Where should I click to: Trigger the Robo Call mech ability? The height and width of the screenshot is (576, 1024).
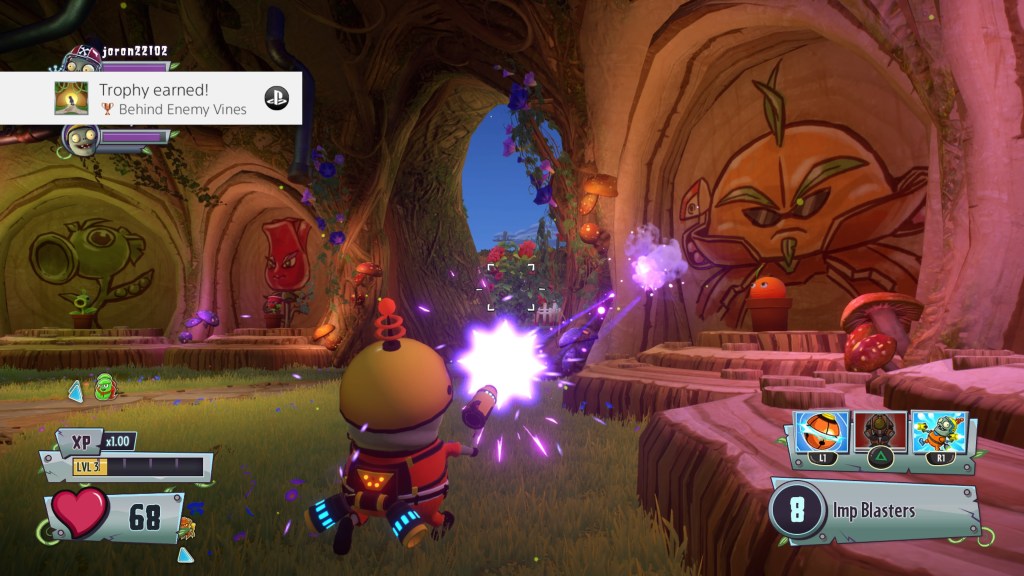coord(881,430)
